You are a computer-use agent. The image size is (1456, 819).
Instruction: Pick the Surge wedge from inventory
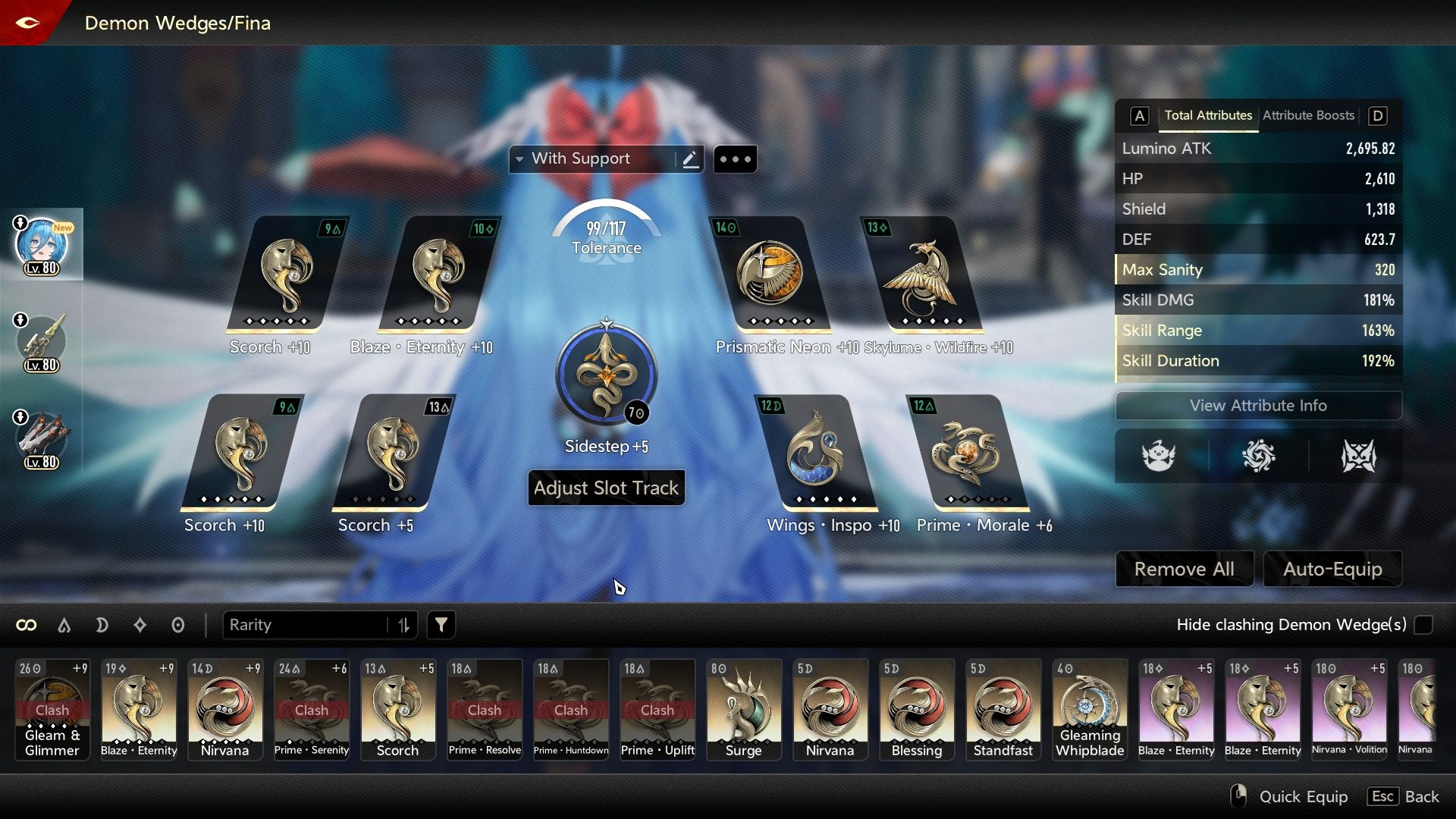(743, 709)
